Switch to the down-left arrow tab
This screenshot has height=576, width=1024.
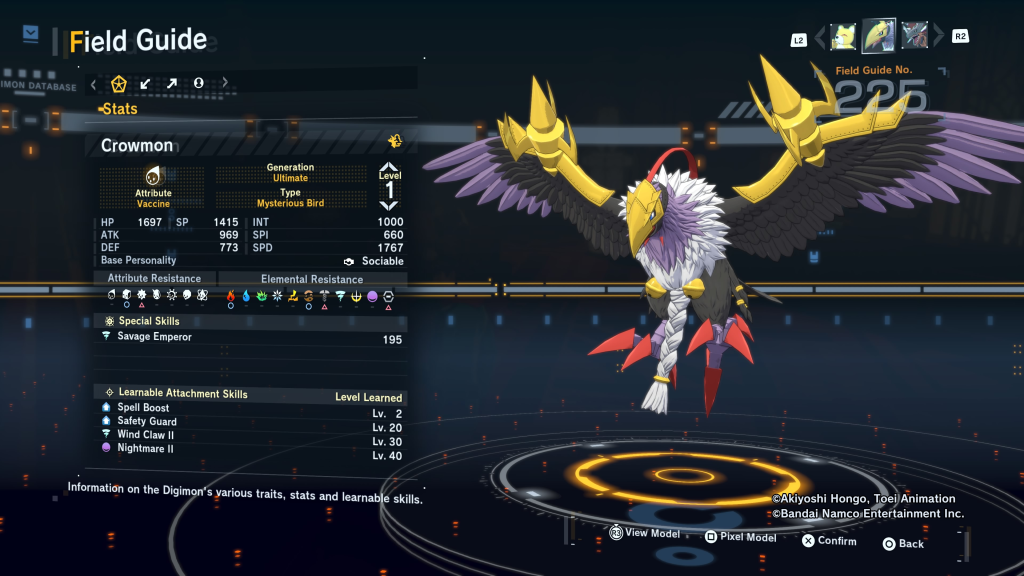click(145, 83)
